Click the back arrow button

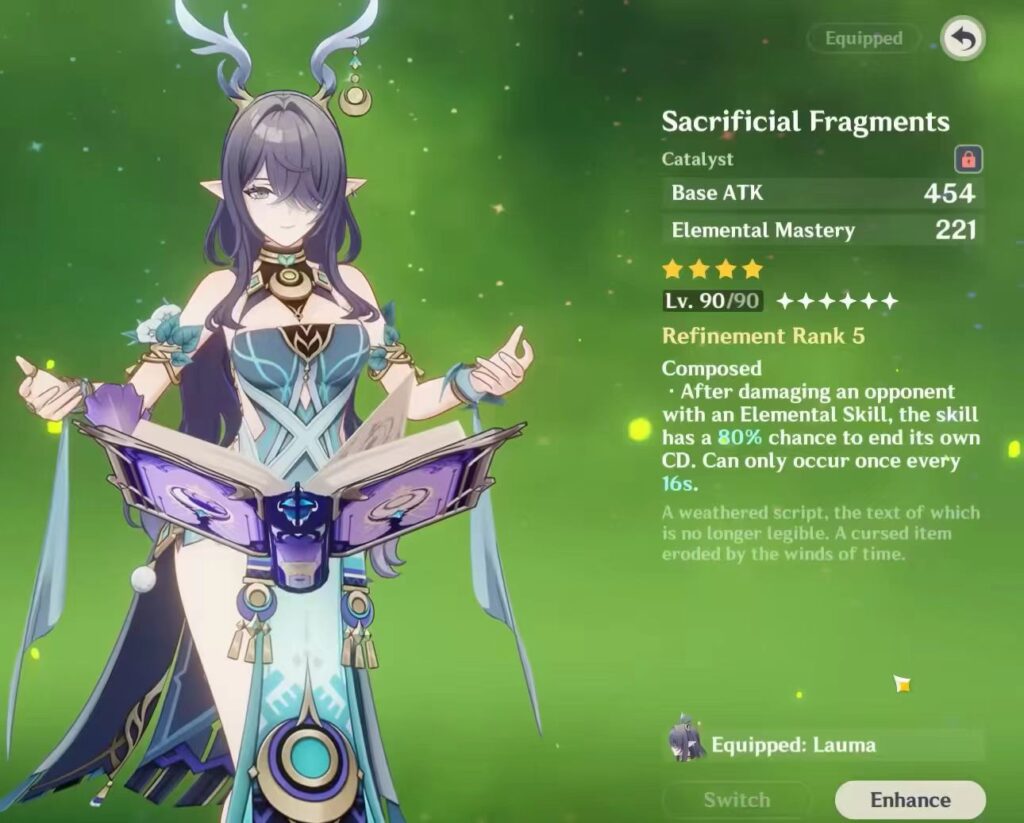pyautogui.click(x=962, y=39)
